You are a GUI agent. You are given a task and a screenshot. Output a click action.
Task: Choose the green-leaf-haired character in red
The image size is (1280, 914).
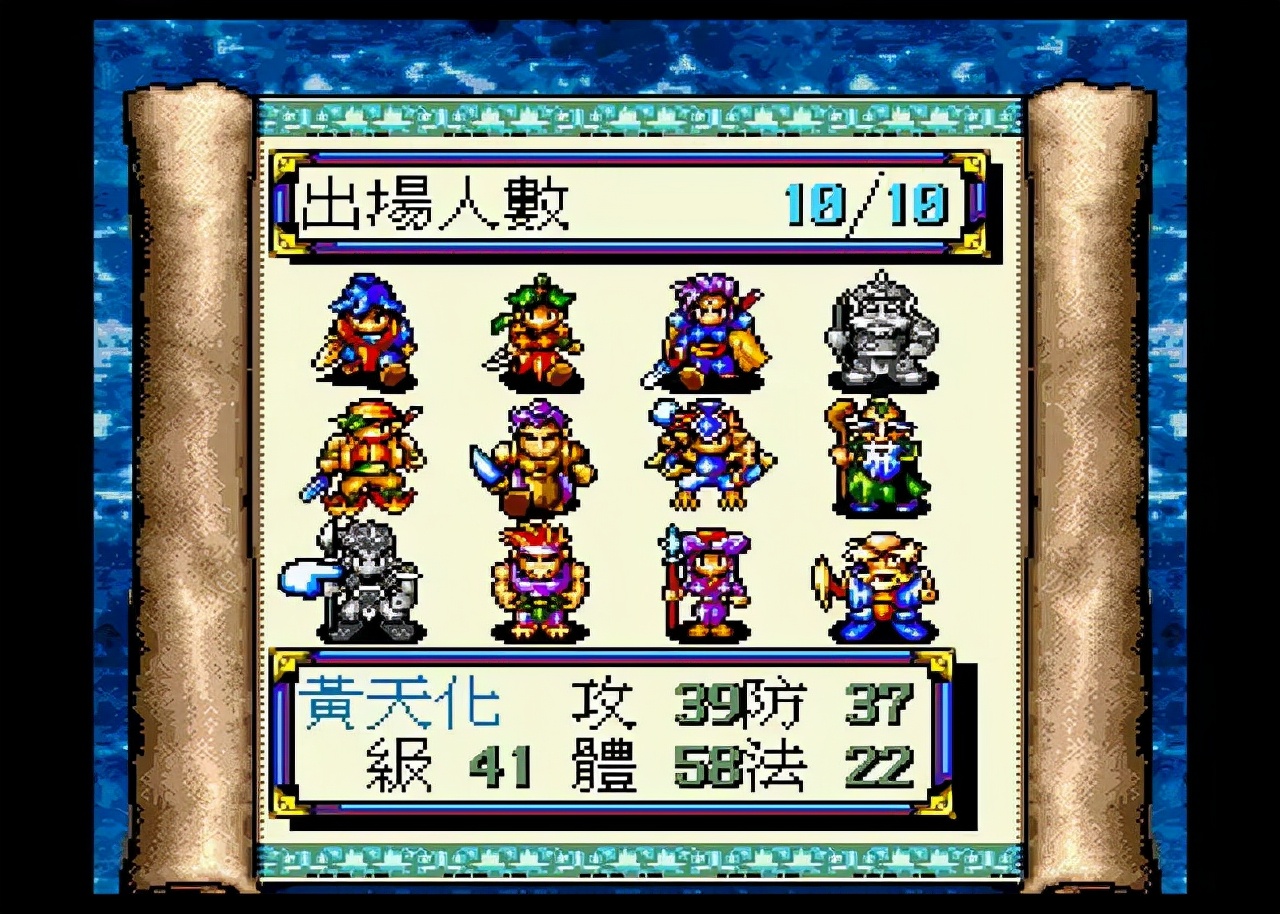(x=537, y=332)
